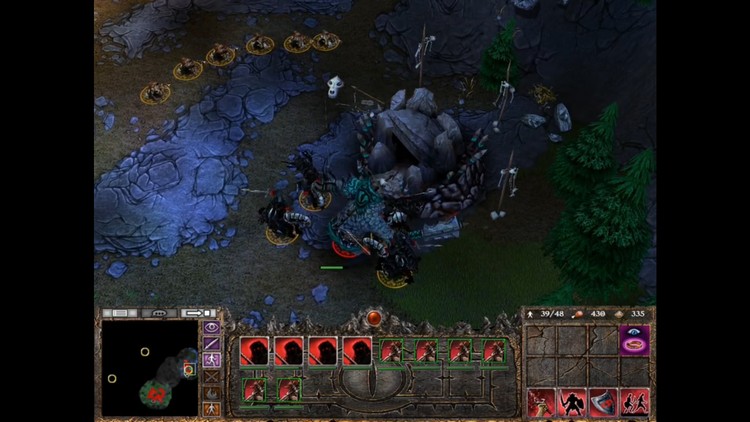Click the flame icon beside the minimap
This screenshot has width=750, height=422.
coord(211,392)
